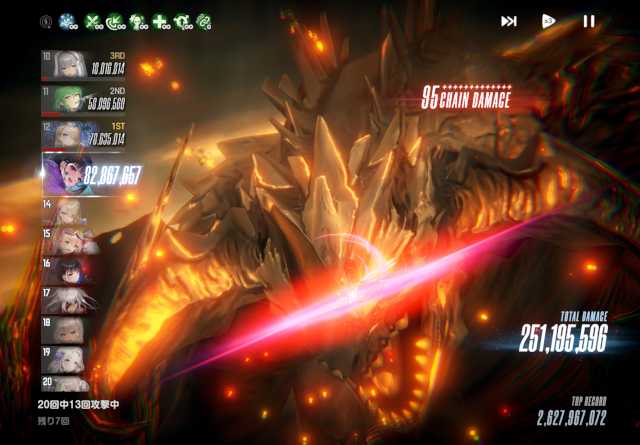Choose the character portrait numbered 14
Image resolution: width=640 pixels, height=445 pixels.
70,209
